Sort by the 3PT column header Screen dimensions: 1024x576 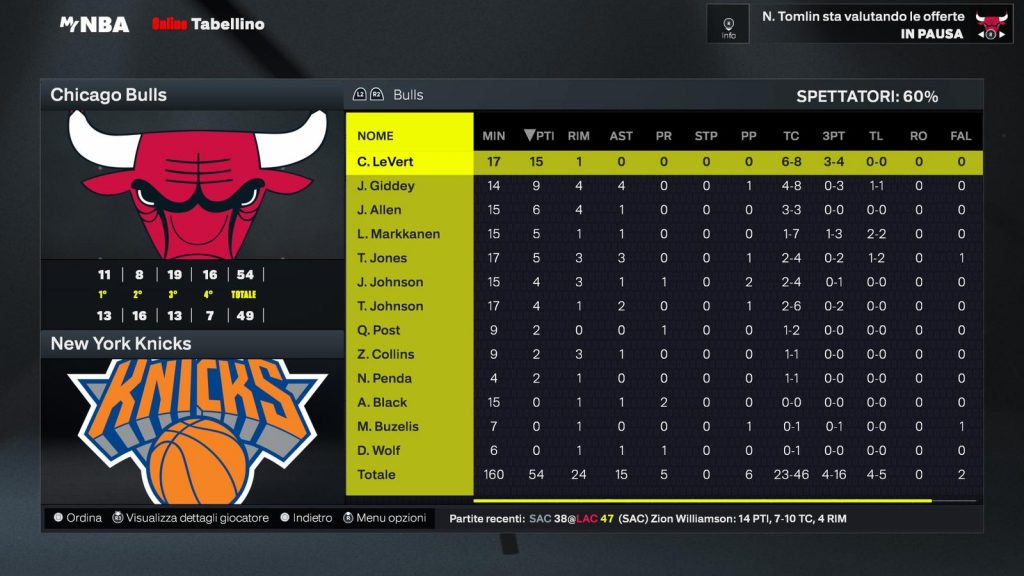[x=832, y=136]
